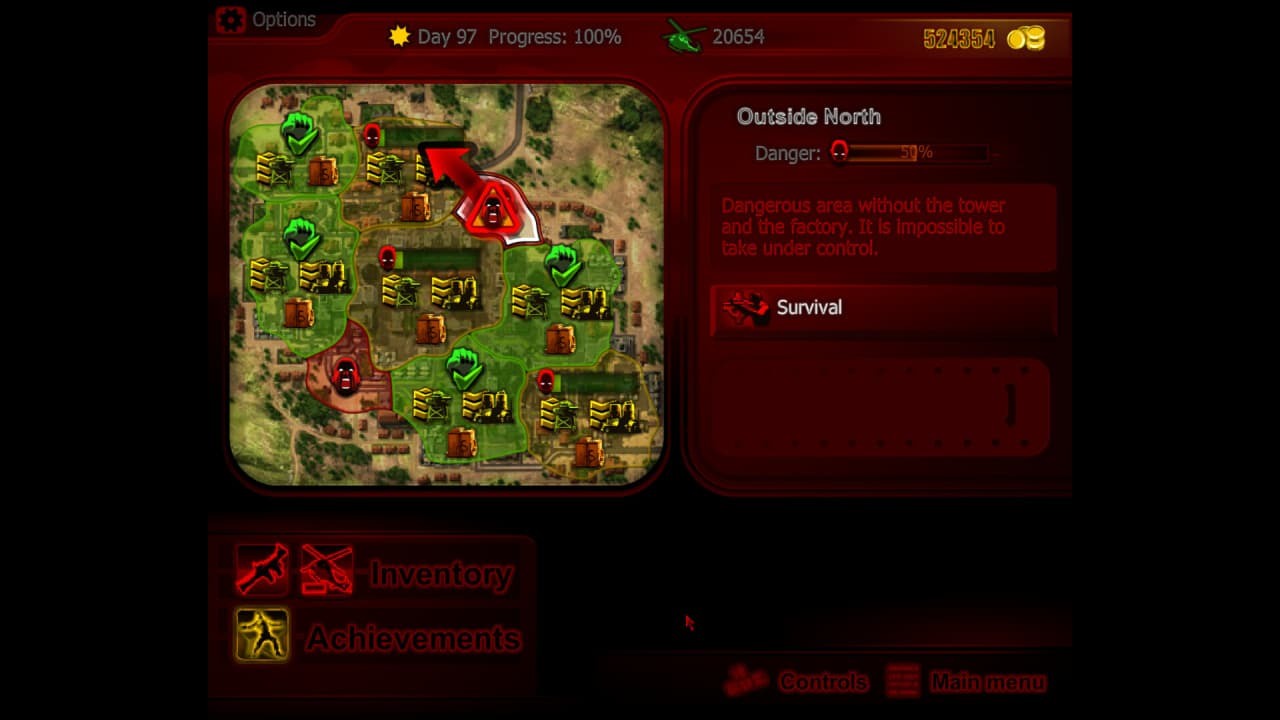Image resolution: width=1280 pixels, height=720 pixels.
Task: Select the rifle icon beside Inventory
Action: click(262, 572)
